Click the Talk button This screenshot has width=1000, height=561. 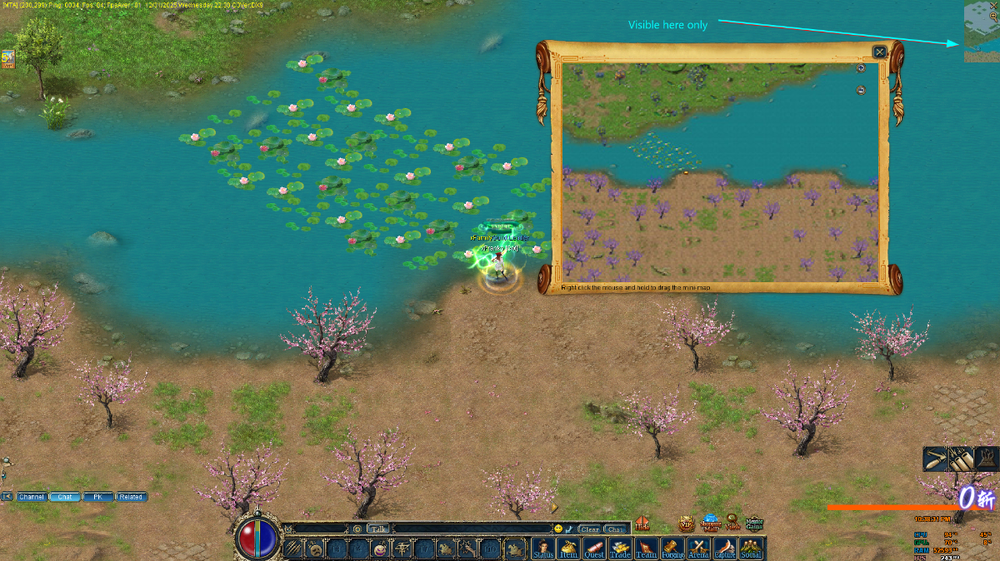tap(377, 528)
